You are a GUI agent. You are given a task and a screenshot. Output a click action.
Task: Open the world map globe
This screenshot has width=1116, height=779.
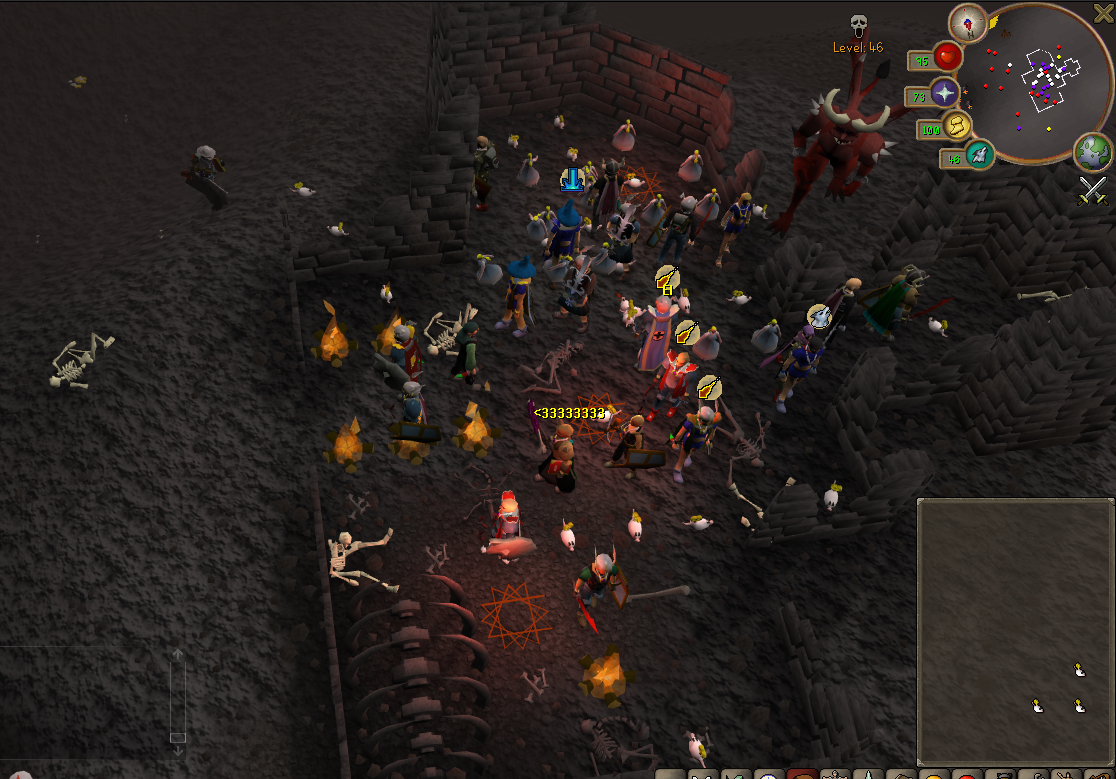[1092, 152]
